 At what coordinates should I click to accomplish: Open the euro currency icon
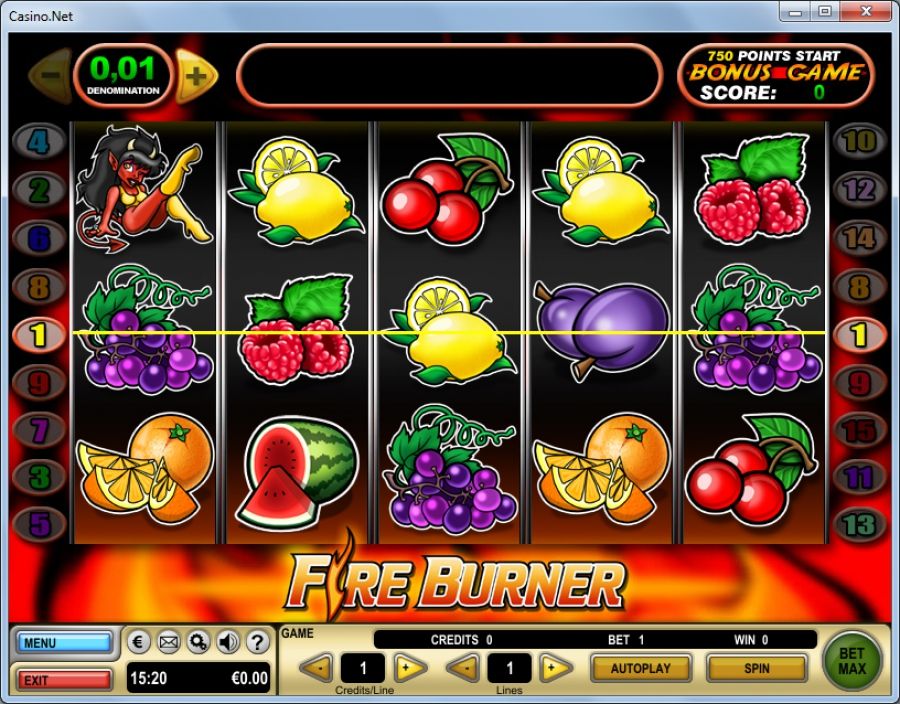point(140,642)
